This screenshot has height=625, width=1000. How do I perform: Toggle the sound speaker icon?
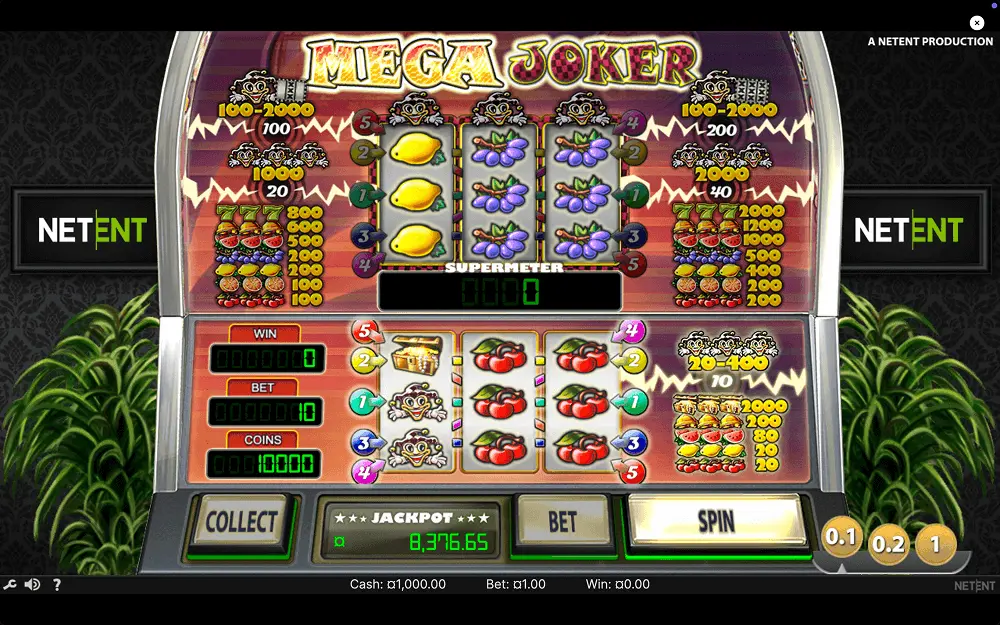tap(33, 585)
